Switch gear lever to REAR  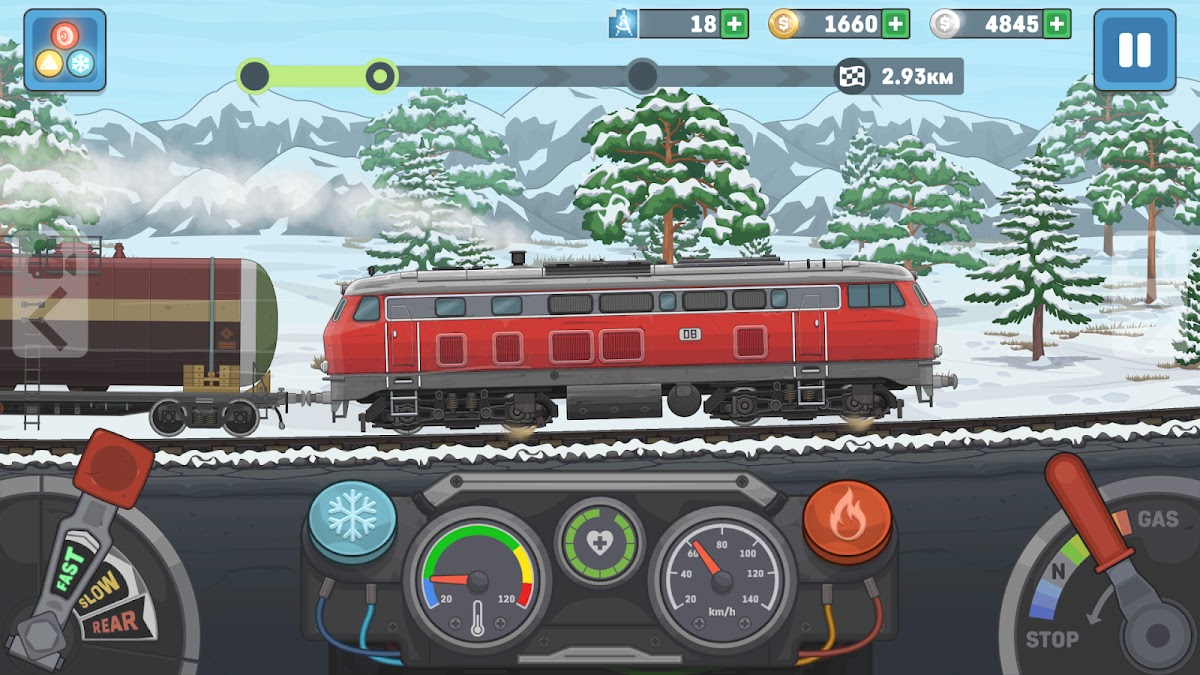[117, 625]
